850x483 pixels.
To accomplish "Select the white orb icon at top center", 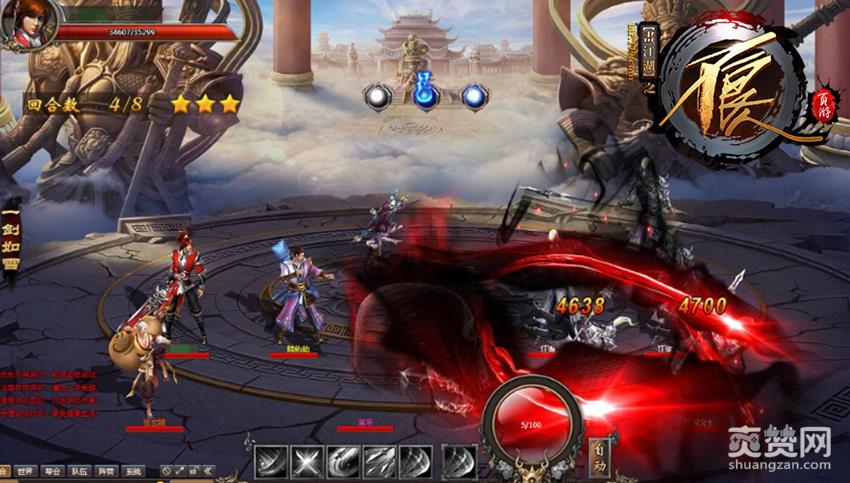I will click(378, 96).
